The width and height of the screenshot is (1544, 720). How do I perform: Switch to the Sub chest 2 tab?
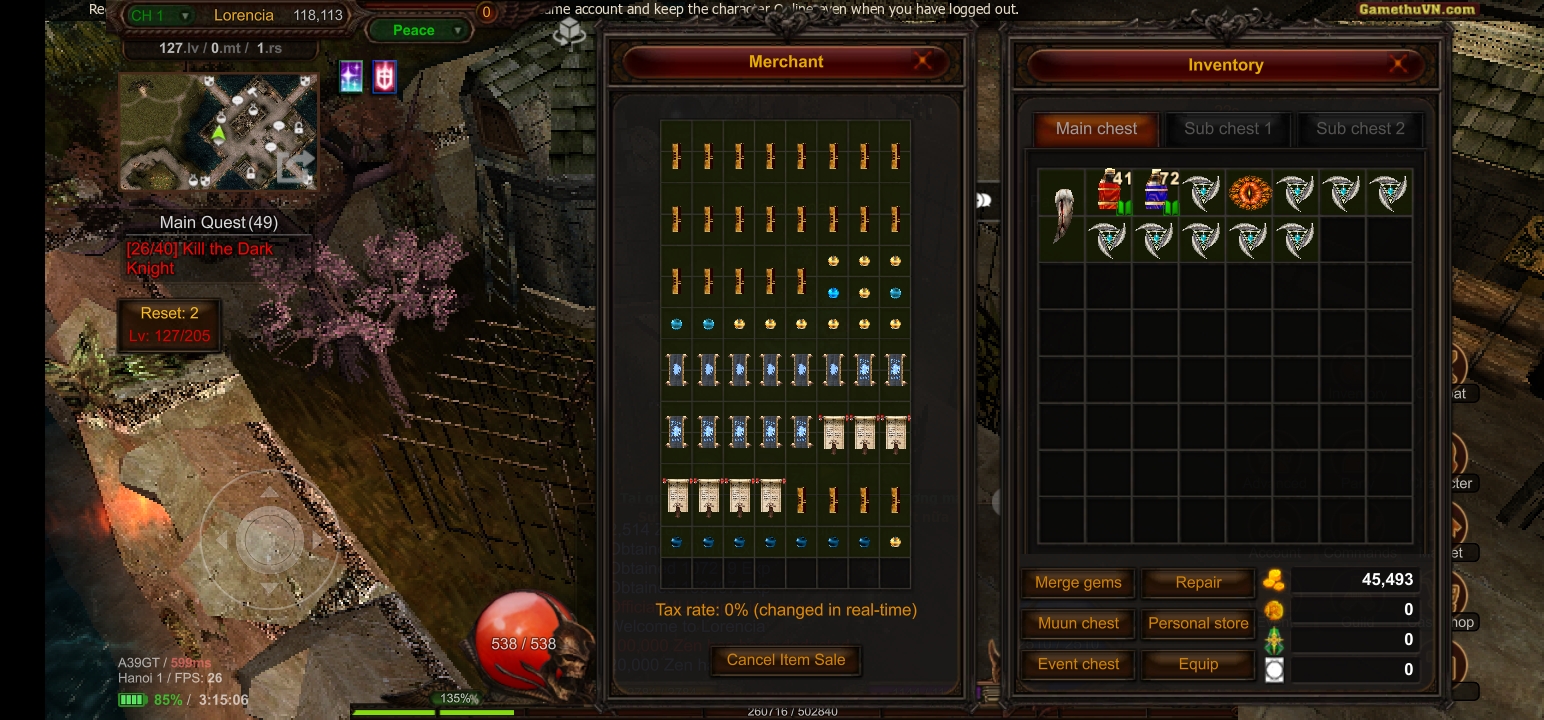coord(1360,129)
